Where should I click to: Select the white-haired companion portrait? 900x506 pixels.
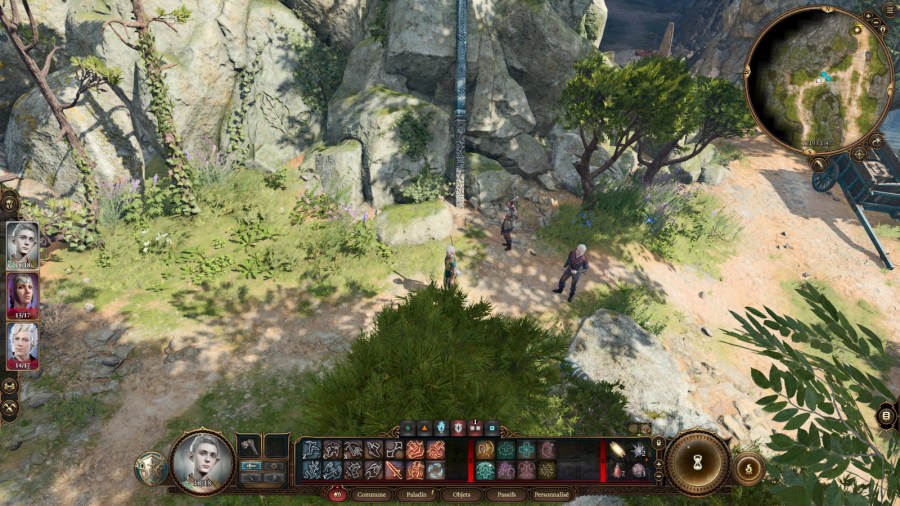point(22,345)
